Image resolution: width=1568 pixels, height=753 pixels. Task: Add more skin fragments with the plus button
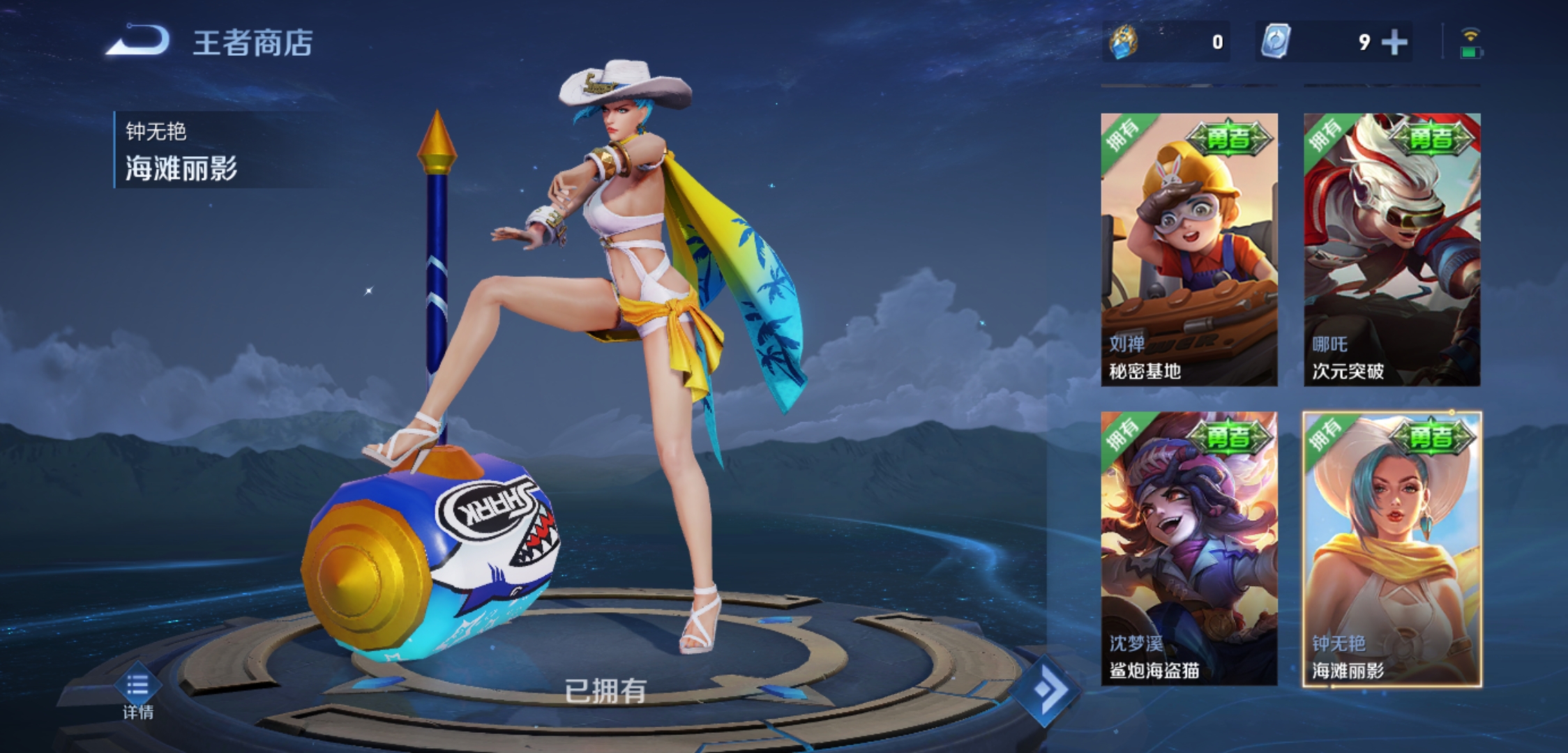tap(1394, 43)
